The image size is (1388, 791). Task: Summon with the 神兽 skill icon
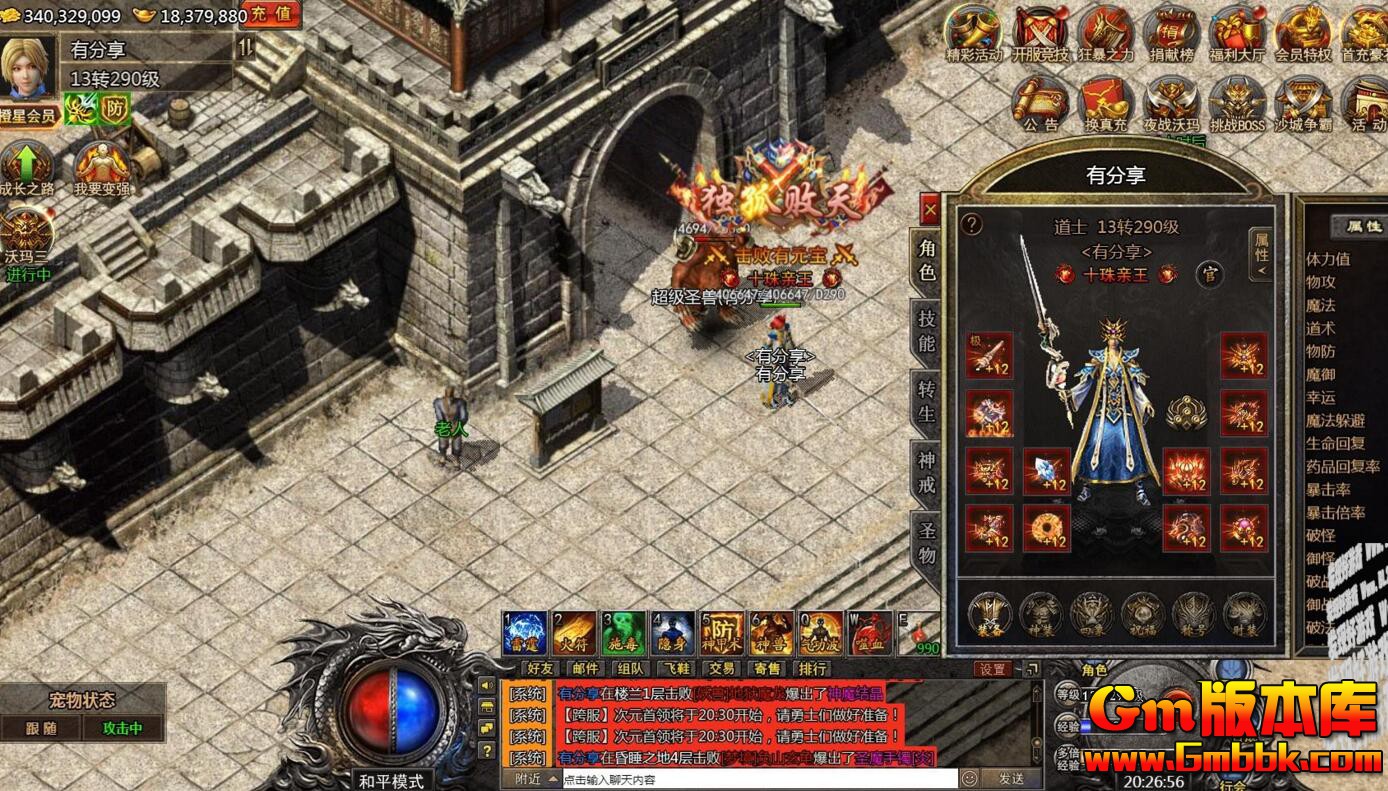click(771, 632)
